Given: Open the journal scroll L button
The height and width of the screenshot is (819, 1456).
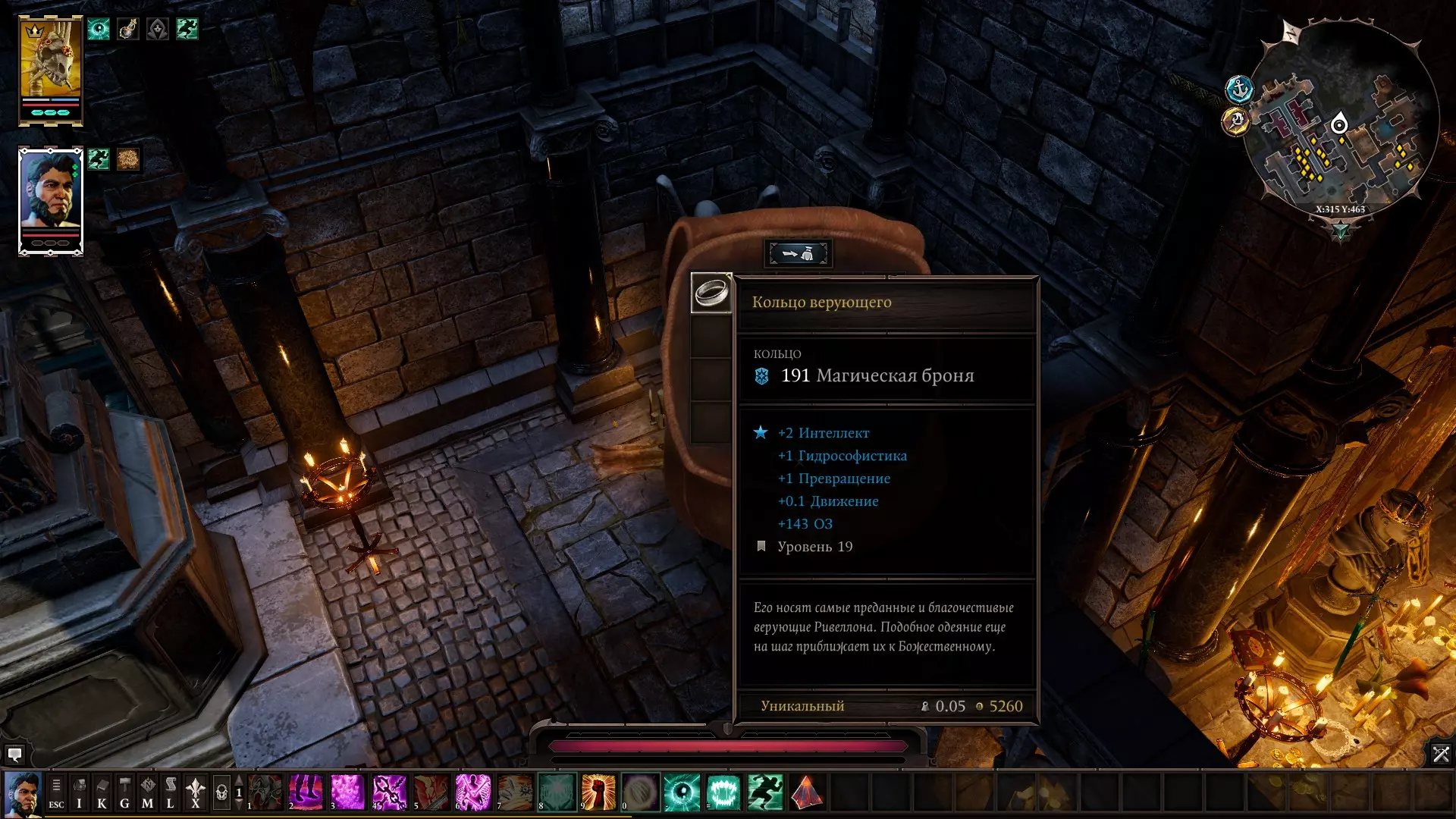Looking at the screenshot, I should pos(170,793).
